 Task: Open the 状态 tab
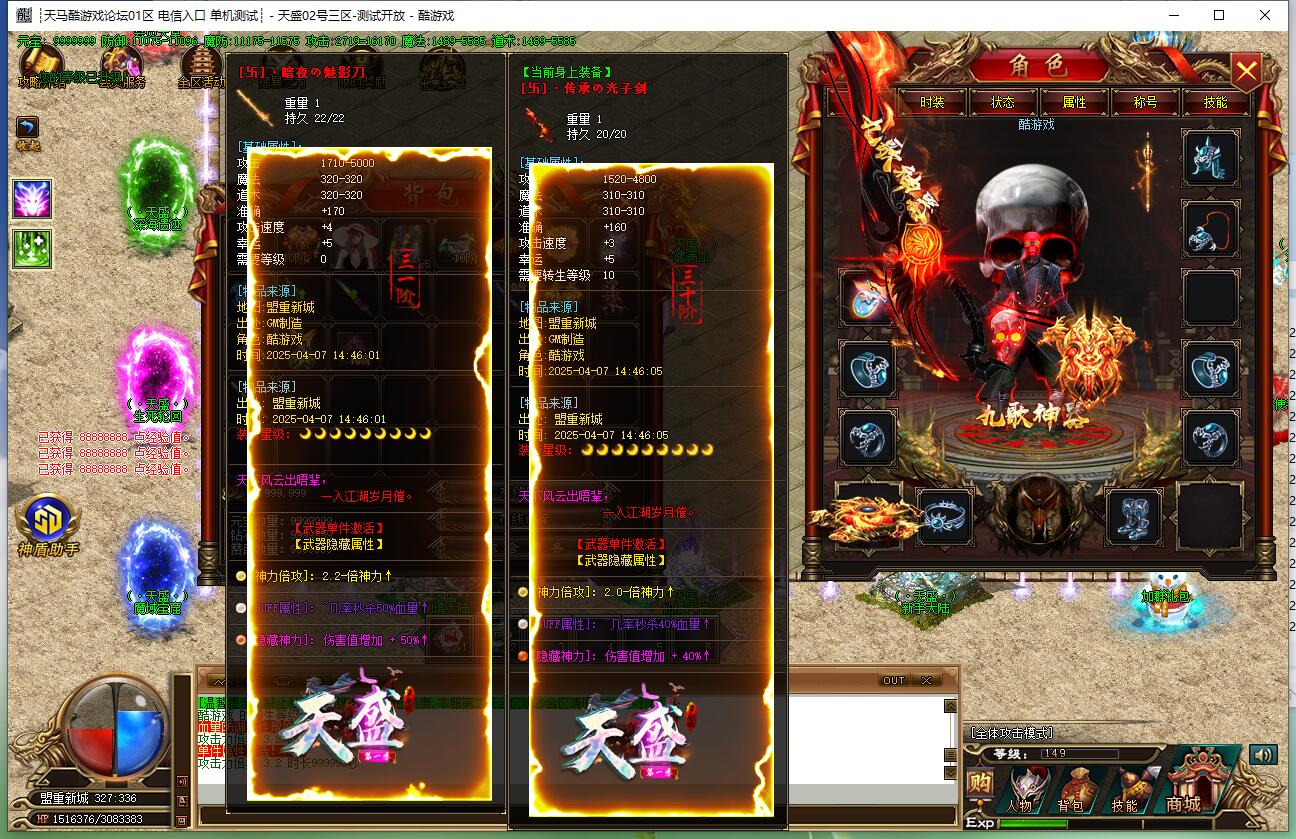click(1002, 102)
